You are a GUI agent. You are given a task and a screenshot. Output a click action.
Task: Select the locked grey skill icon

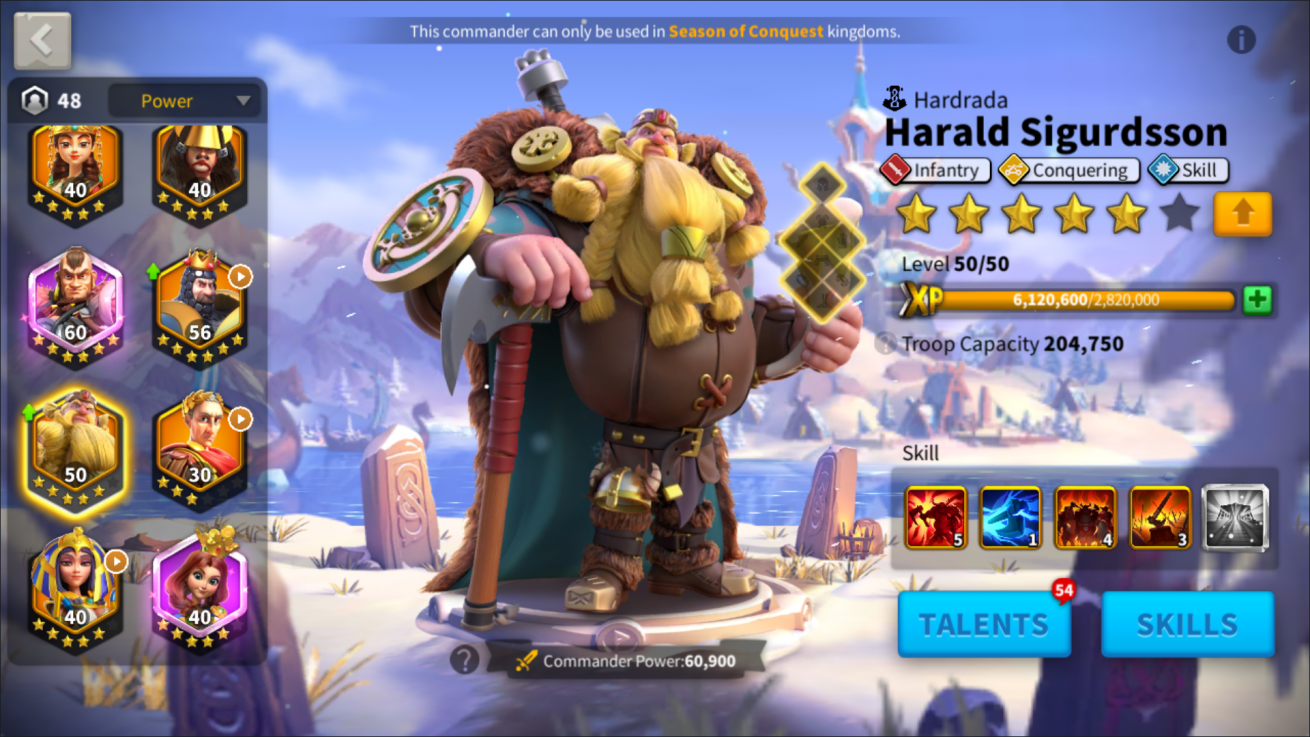click(x=1235, y=517)
